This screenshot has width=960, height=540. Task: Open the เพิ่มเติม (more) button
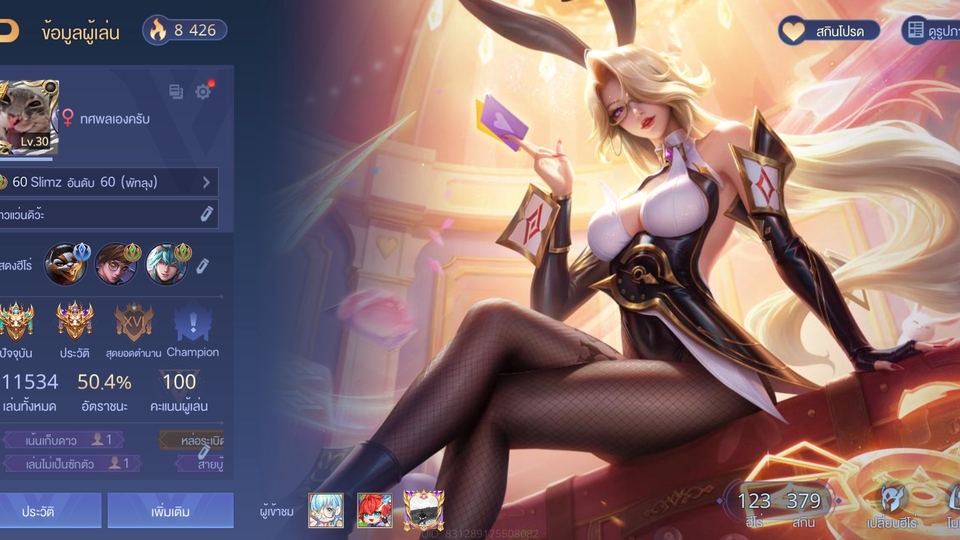tap(170, 511)
